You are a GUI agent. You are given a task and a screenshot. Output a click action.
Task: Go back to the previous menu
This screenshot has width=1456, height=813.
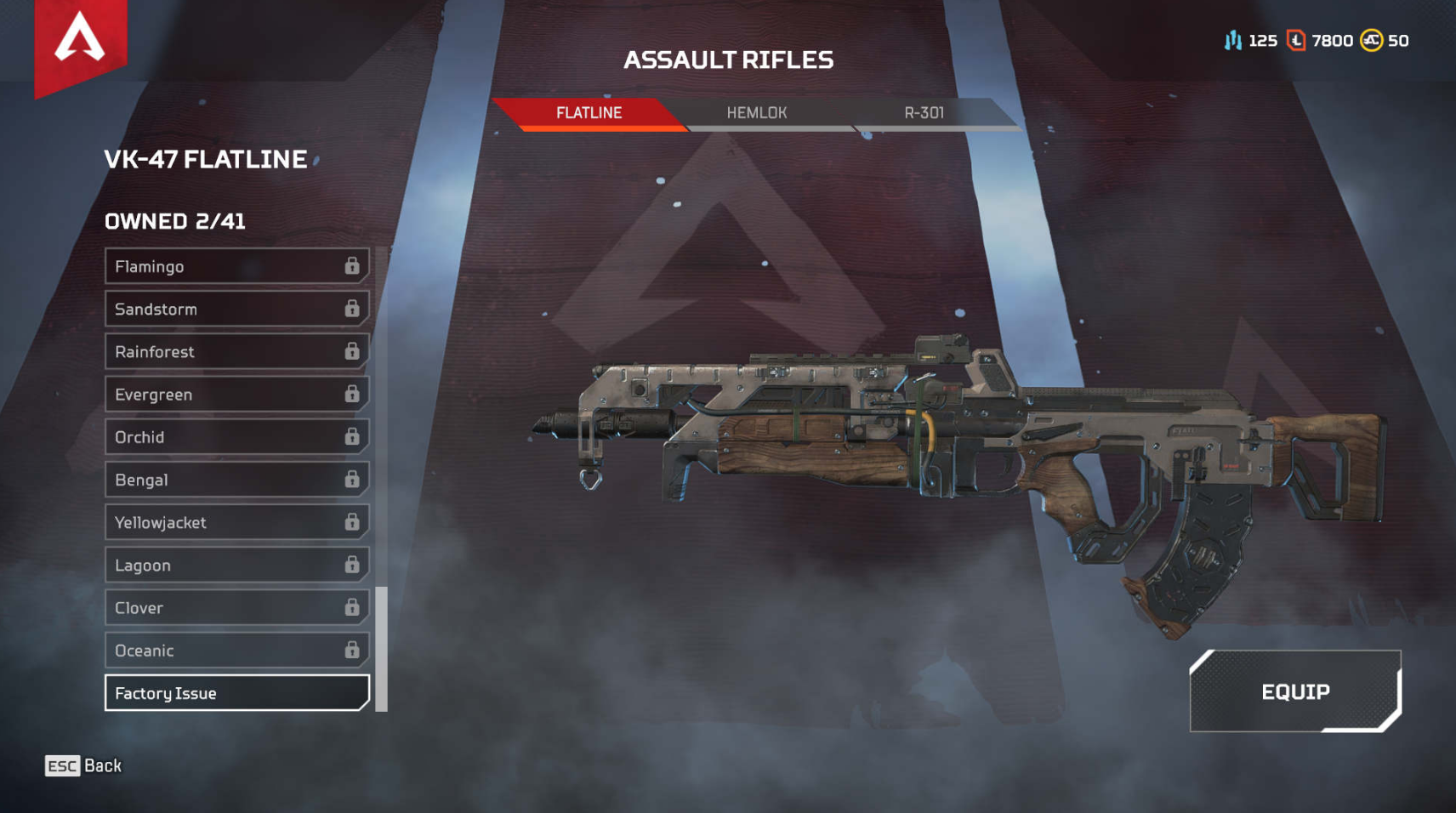click(x=83, y=766)
